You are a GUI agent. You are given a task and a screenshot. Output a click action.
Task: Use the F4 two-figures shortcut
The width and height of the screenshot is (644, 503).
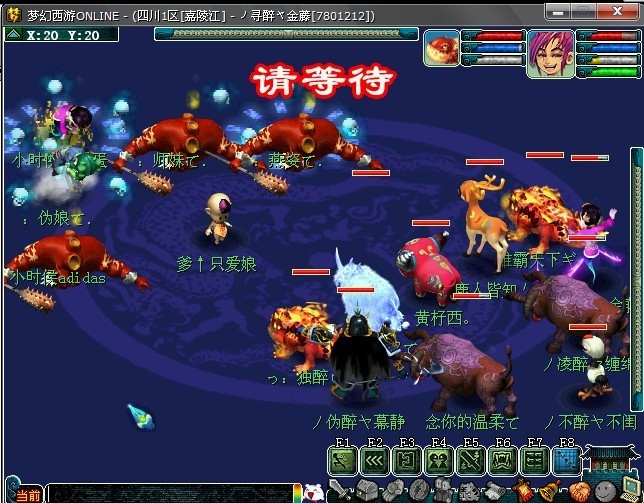[x=439, y=460]
